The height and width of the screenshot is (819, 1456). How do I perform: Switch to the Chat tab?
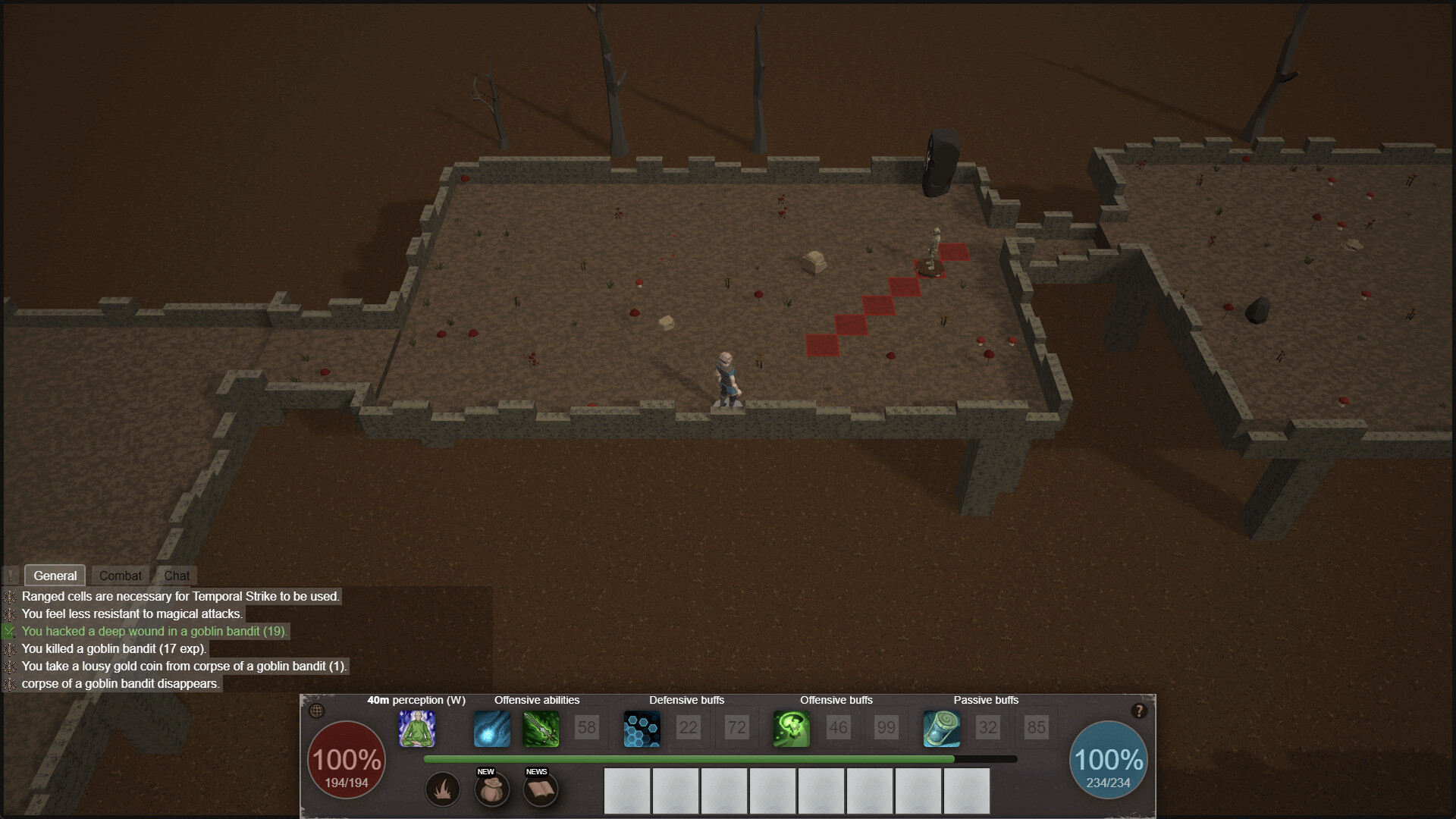pos(177,576)
